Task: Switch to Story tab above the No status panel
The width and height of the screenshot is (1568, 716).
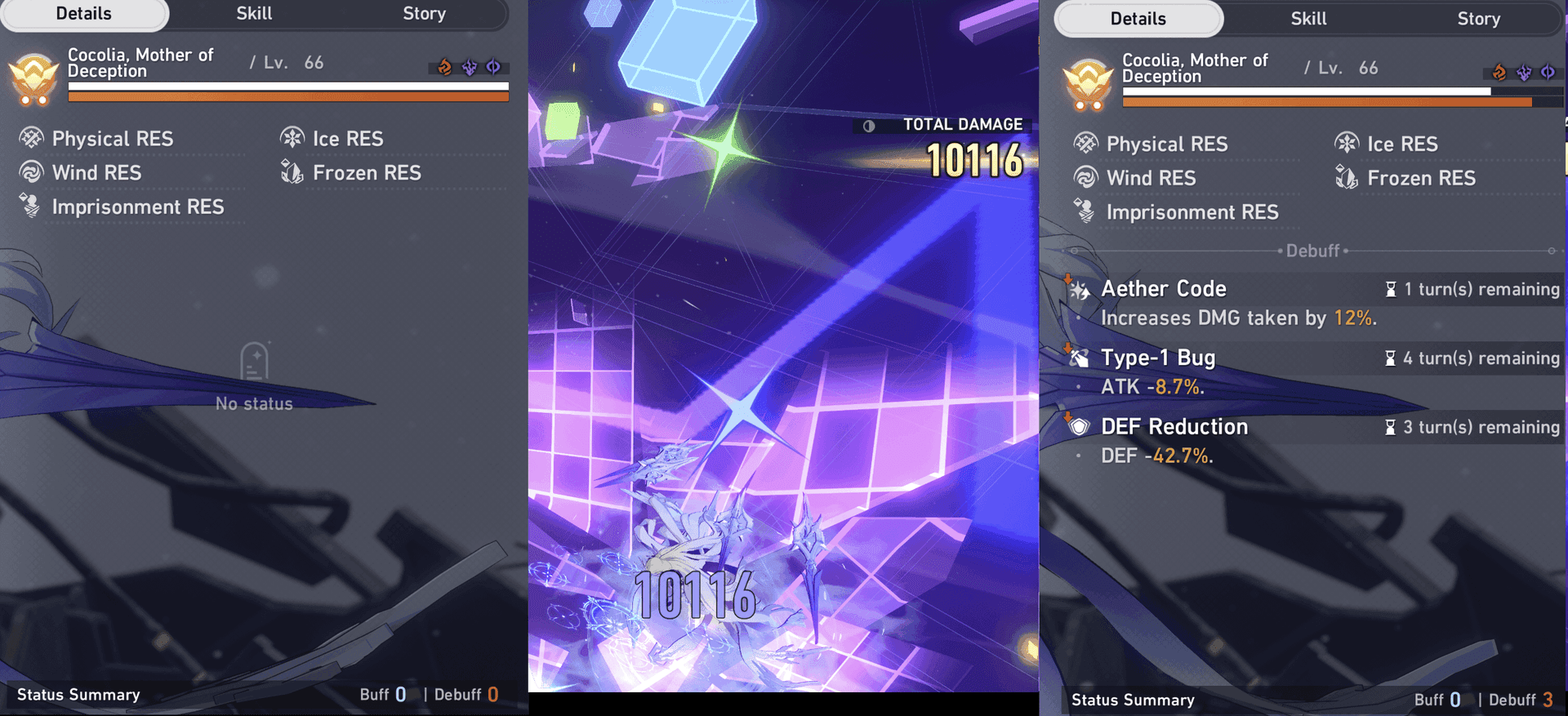Action: [424, 14]
